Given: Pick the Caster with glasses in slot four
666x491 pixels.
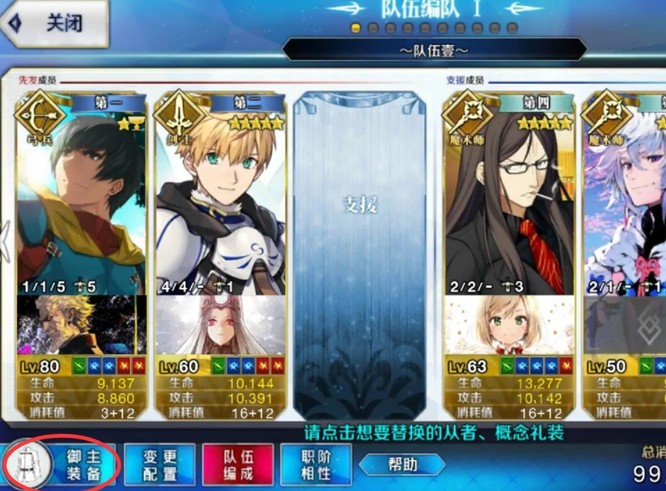Looking at the screenshot, I should coord(507,200).
